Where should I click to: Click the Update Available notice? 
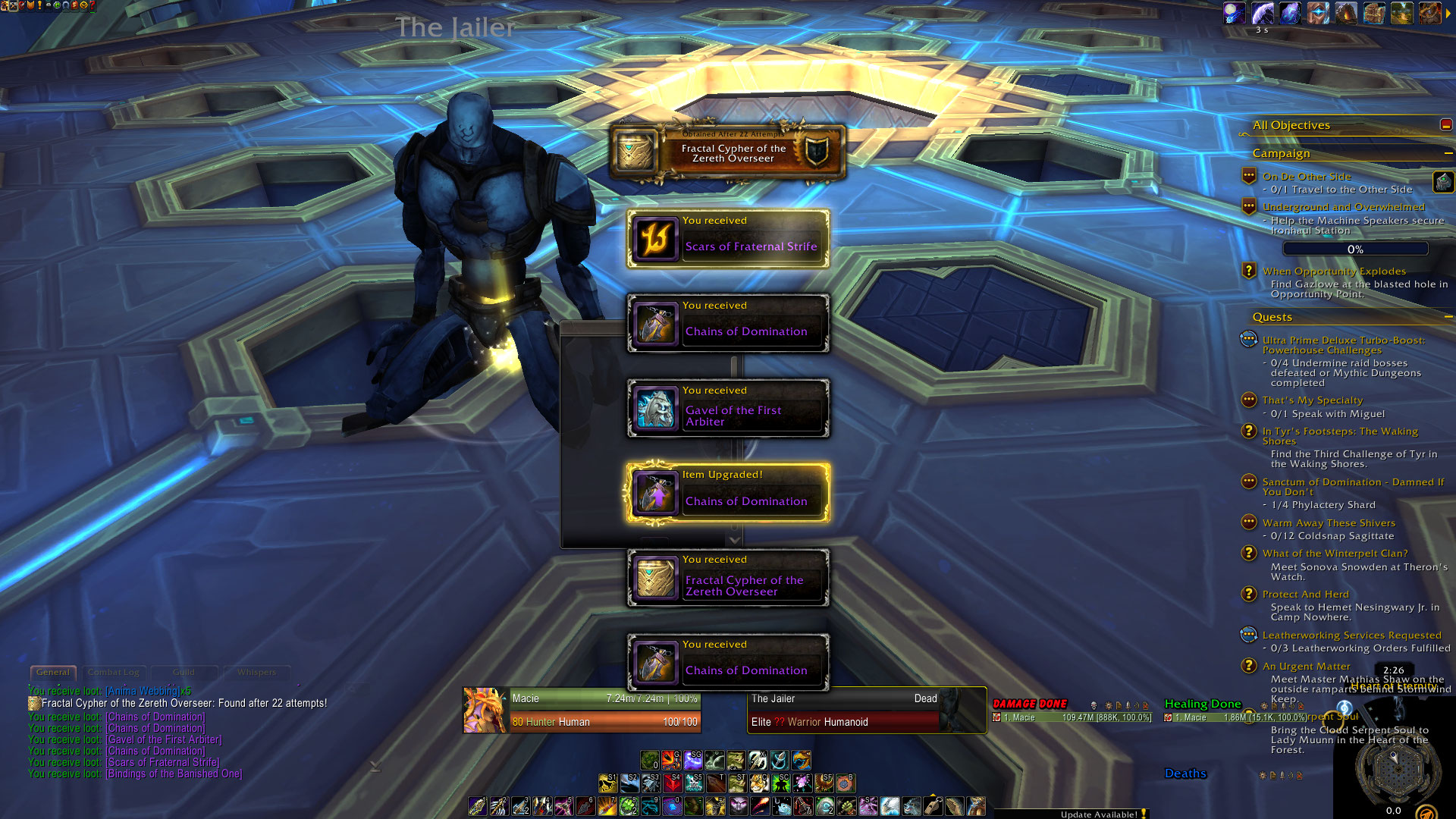[x=1099, y=814]
